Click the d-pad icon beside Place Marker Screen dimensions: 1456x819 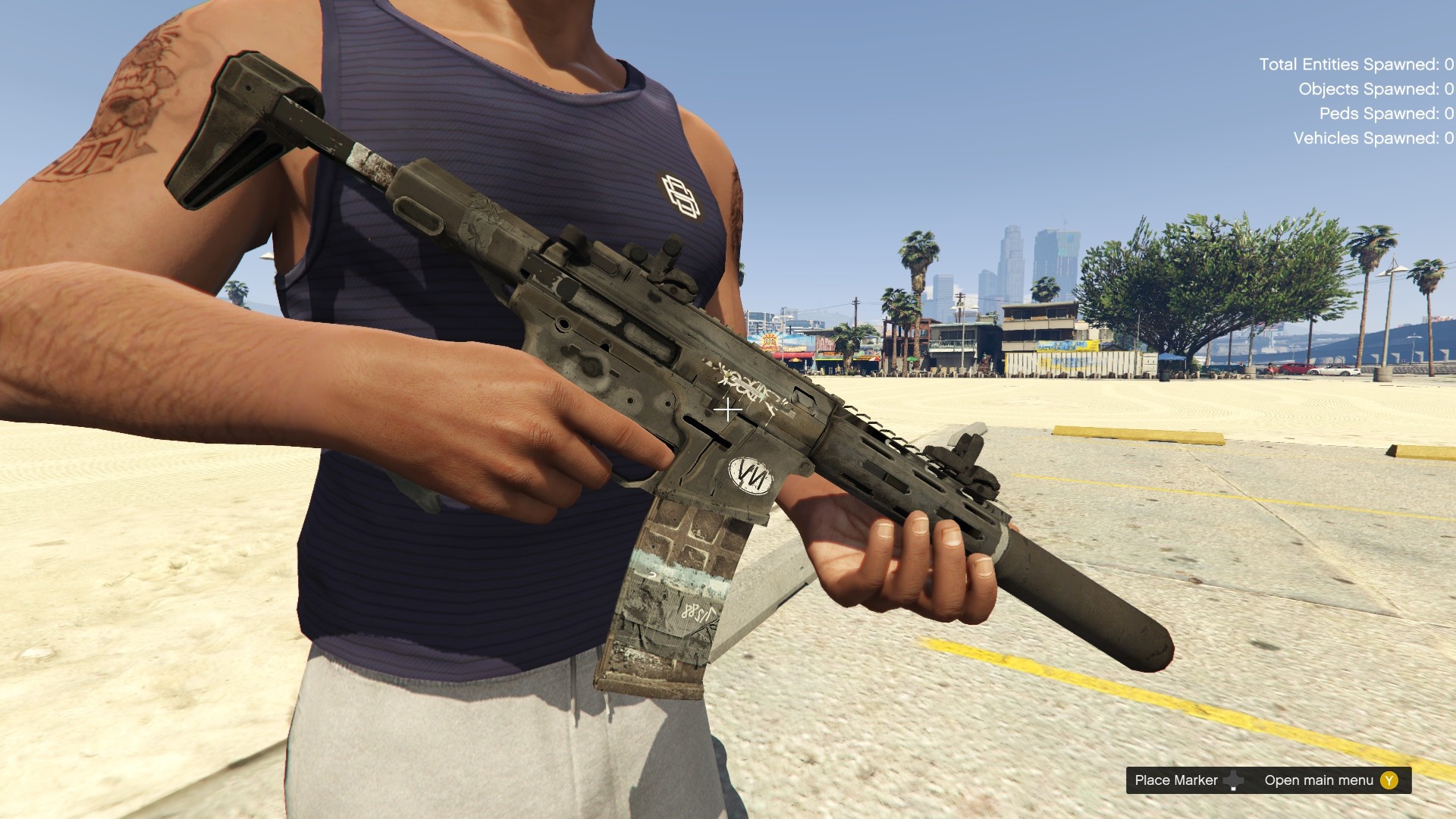pyautogui.click(x=1233, y=780)
